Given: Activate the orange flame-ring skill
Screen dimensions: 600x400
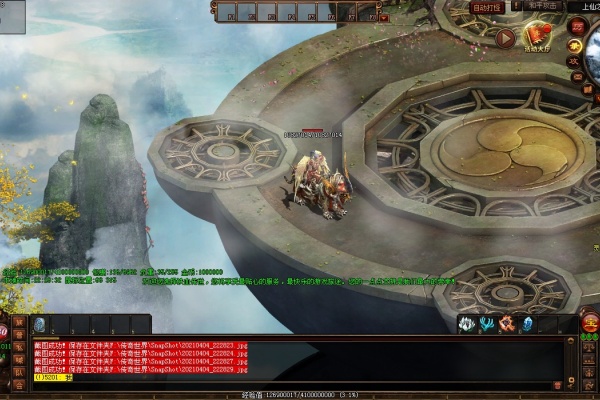Looking at the screenshot, I should 506,324.
